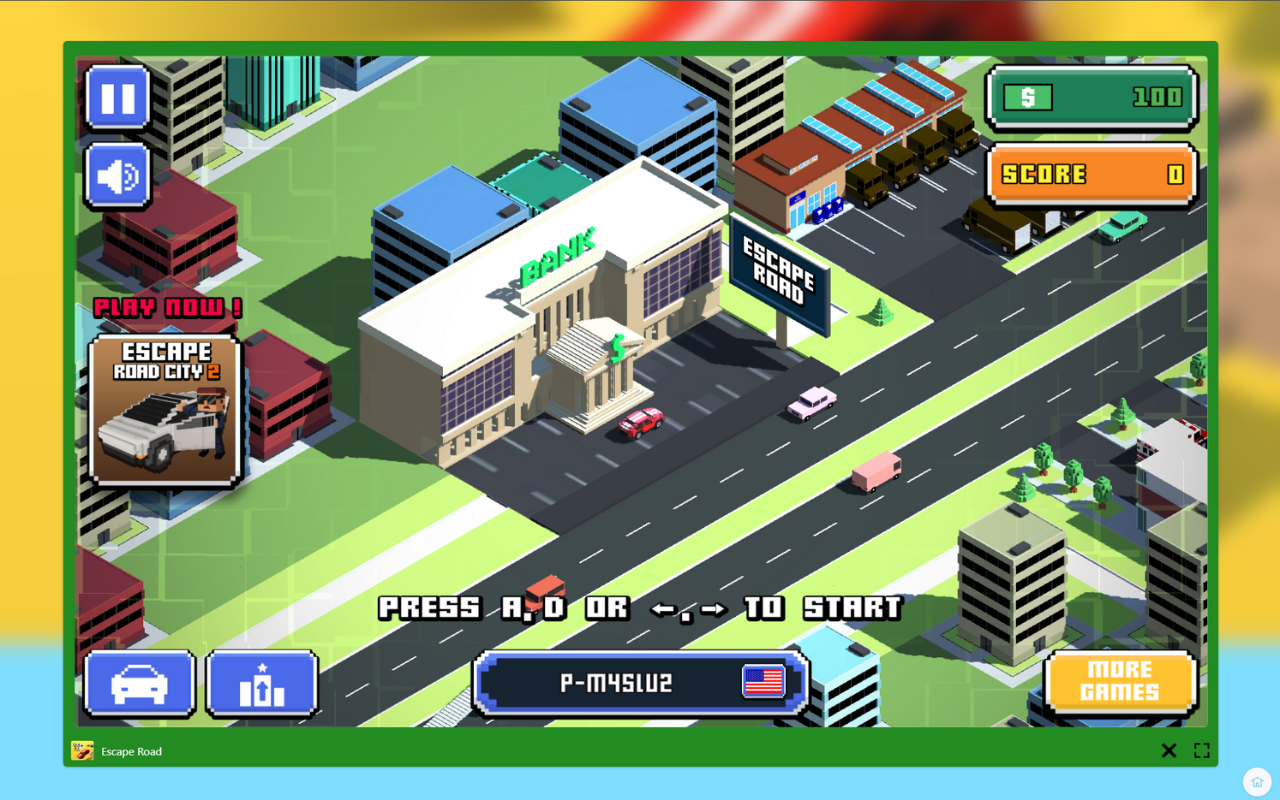Viewport: 1280px width, 800px height.
Task: View the leaderboard rankings
Action: click(x=263, y=683)
